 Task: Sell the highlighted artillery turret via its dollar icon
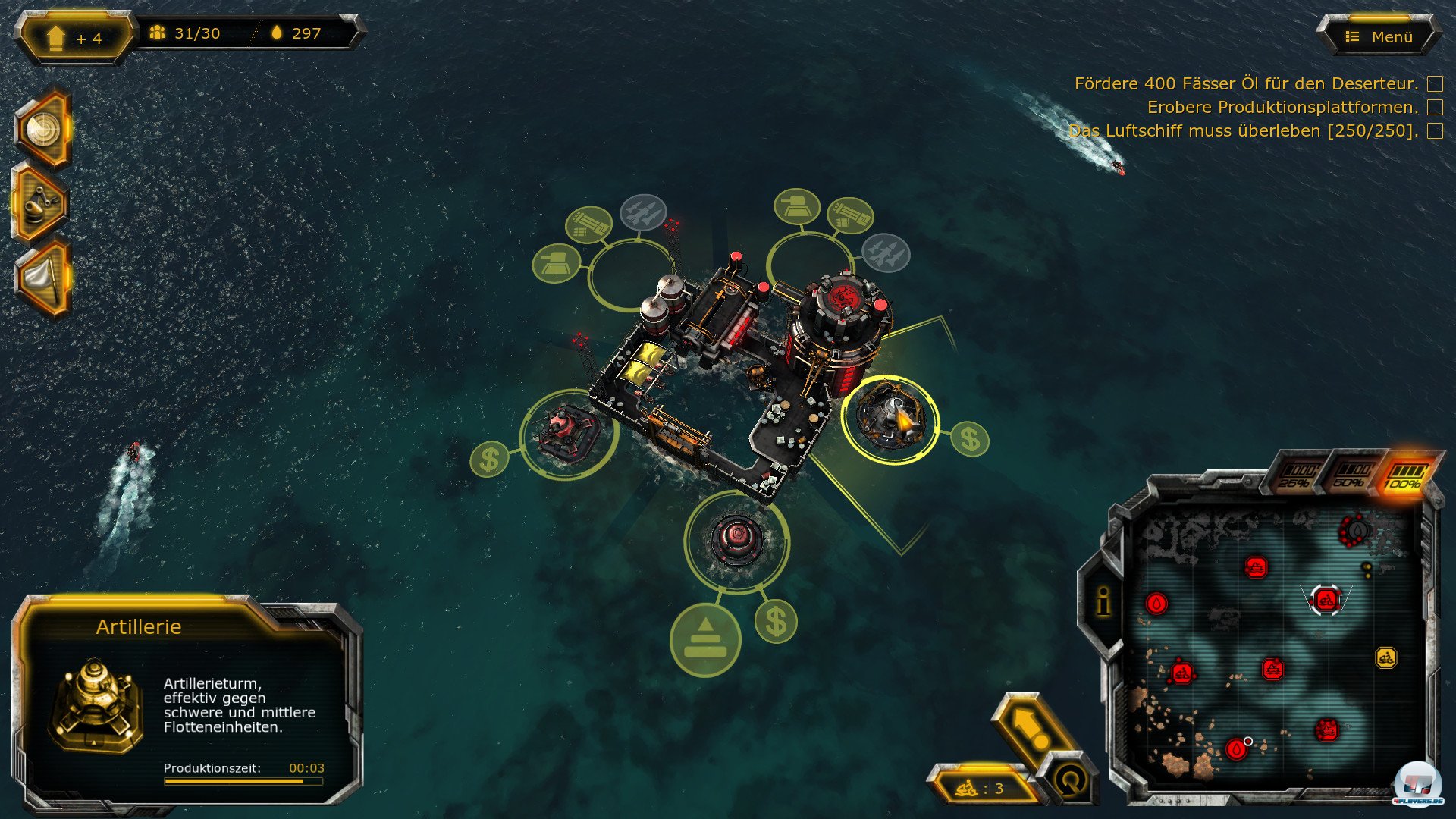point(970,439)
